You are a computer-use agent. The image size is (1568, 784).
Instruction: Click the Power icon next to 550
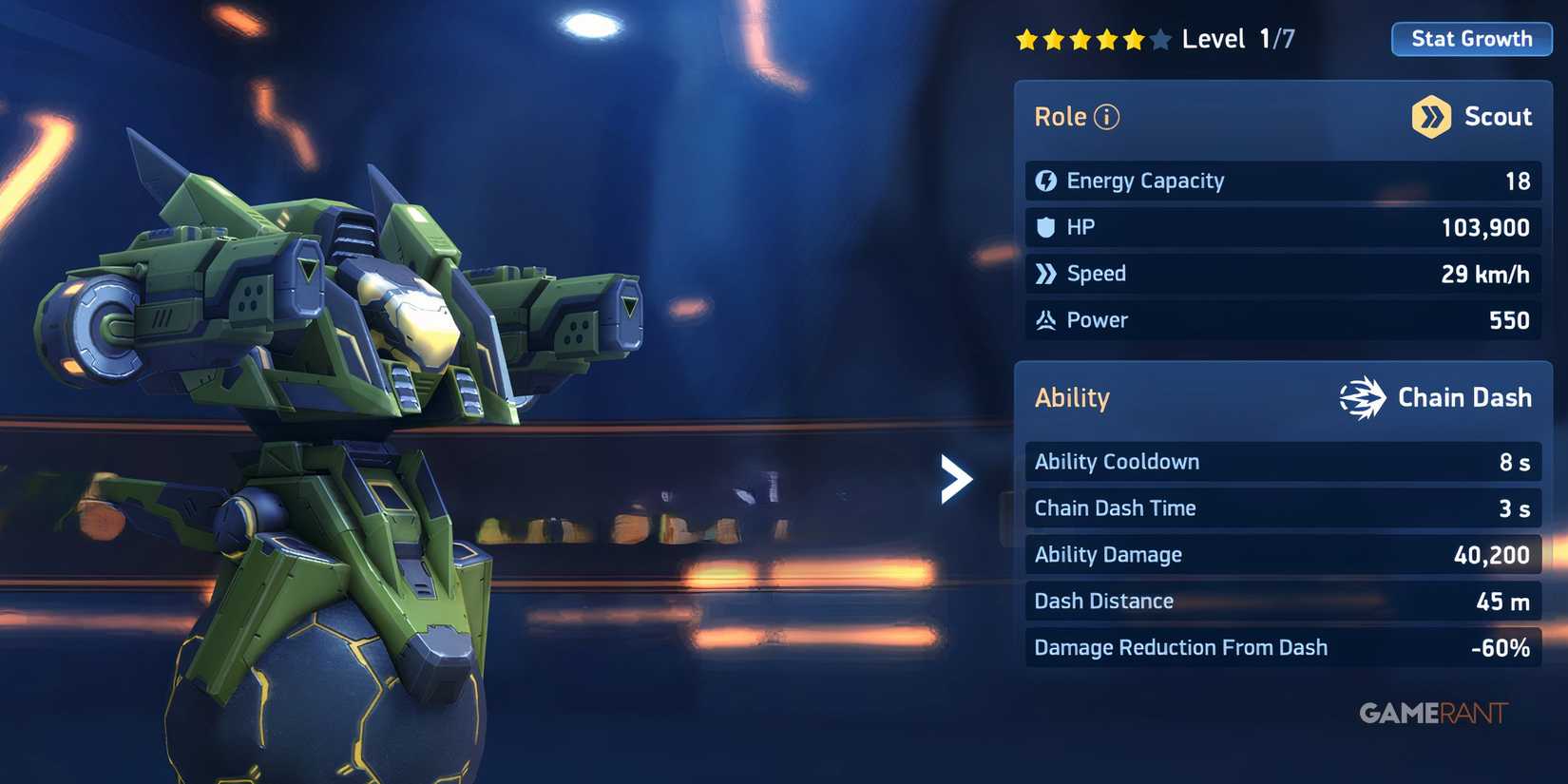[1045, 320]
